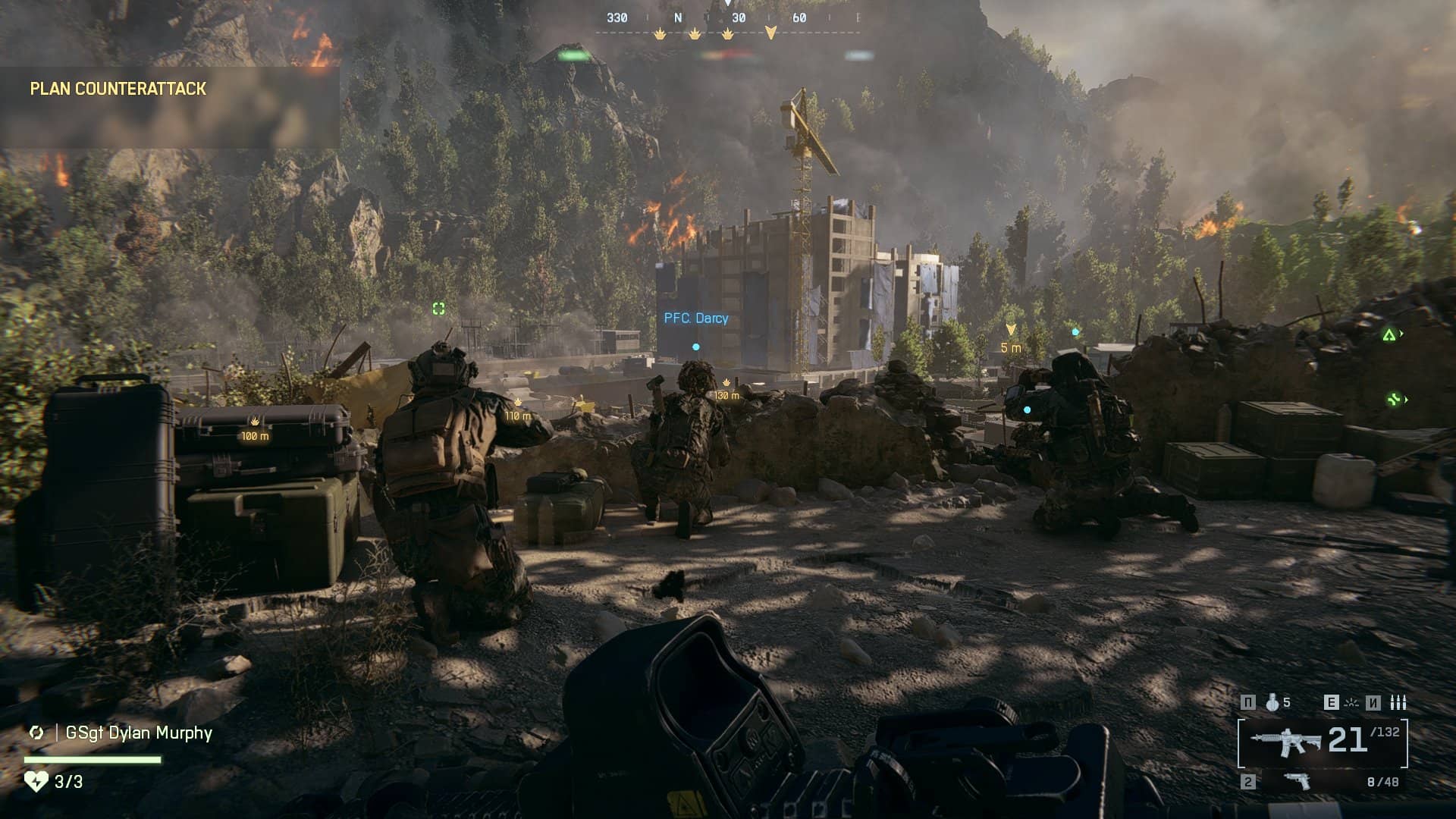This screenshot has width=1456, height=819.
Task: Switch to the pistol secondary weapon slot
Action: (x=1298, y=781)
